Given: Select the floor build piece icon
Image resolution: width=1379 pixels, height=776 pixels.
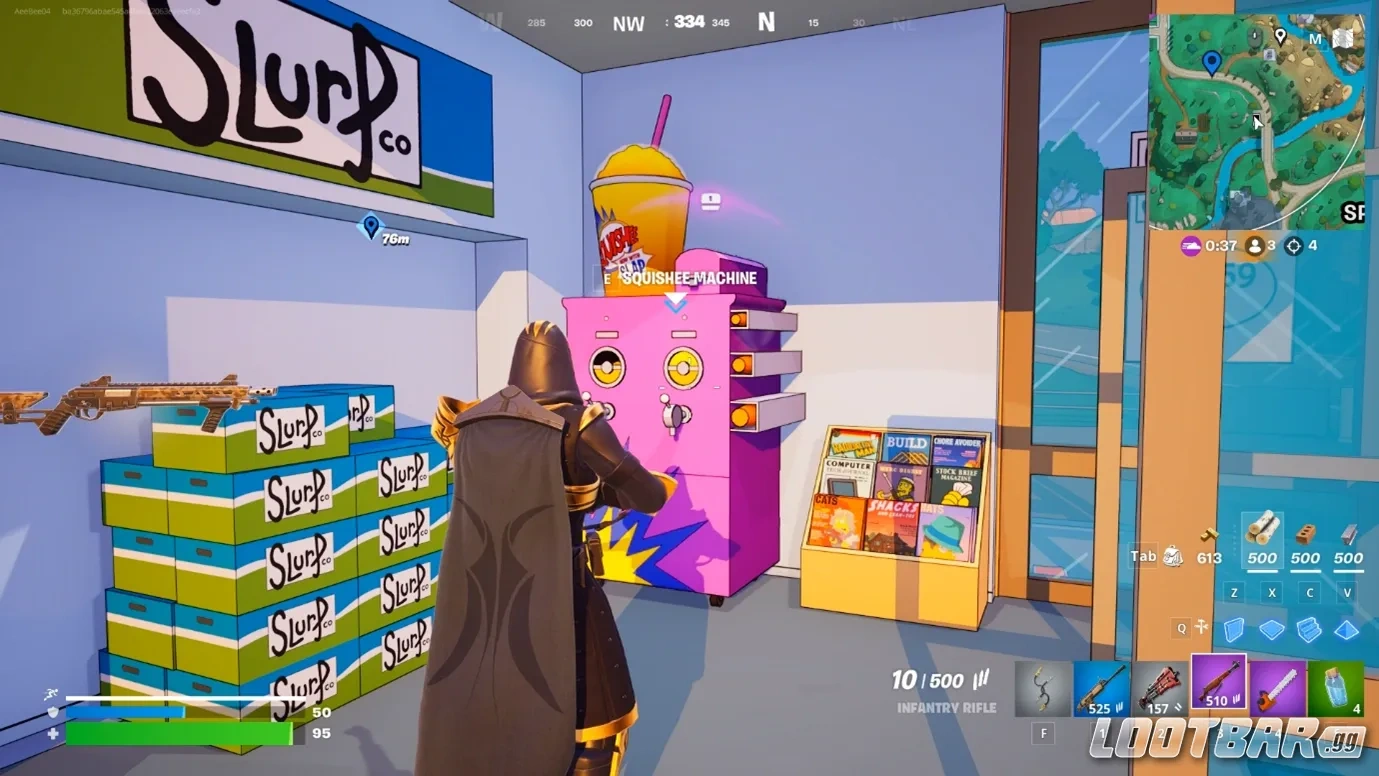Looking at the screenshot, I should pos(1271,628).
